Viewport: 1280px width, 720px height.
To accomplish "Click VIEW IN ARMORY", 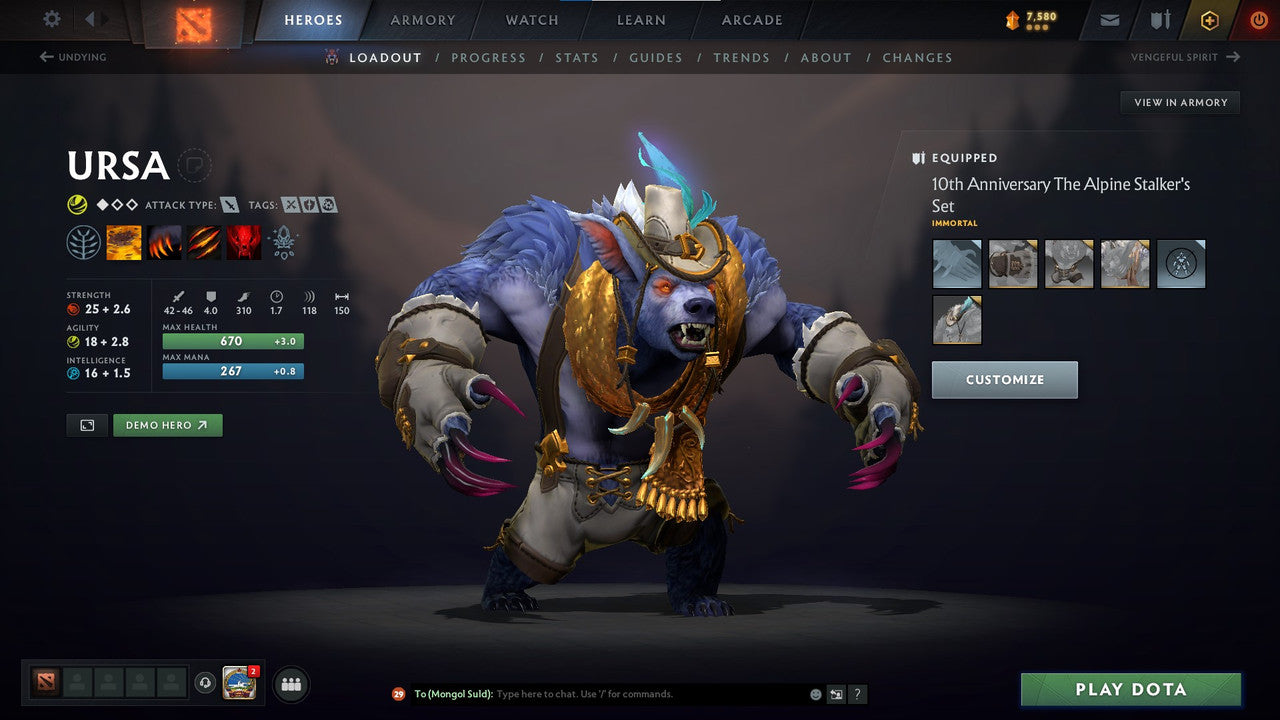I will point(1180,102).
